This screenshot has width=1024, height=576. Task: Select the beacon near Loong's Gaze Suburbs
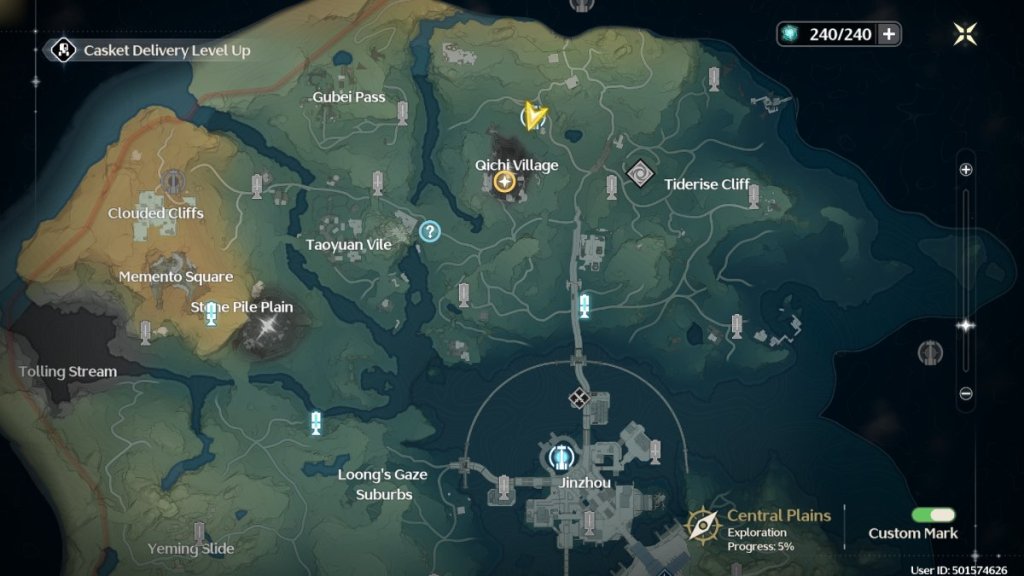[x=316, y=423]
